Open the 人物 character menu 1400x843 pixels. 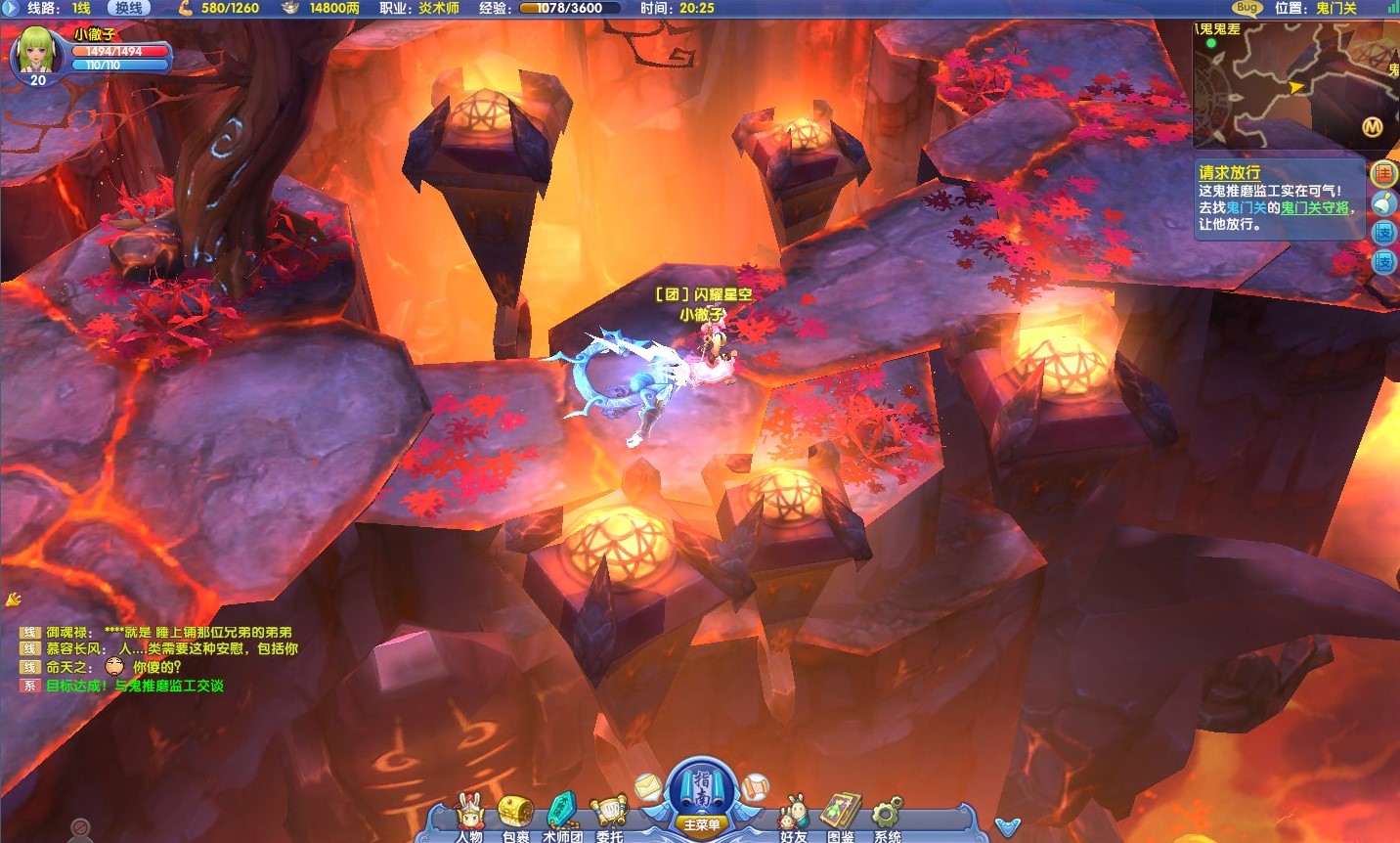[470, 818]
